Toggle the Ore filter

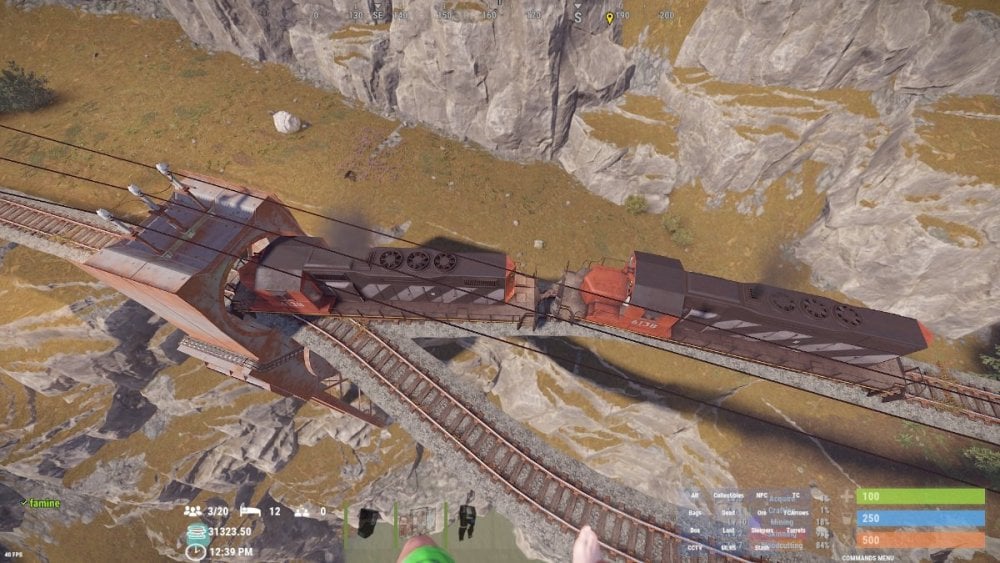(x=762, y=512)
